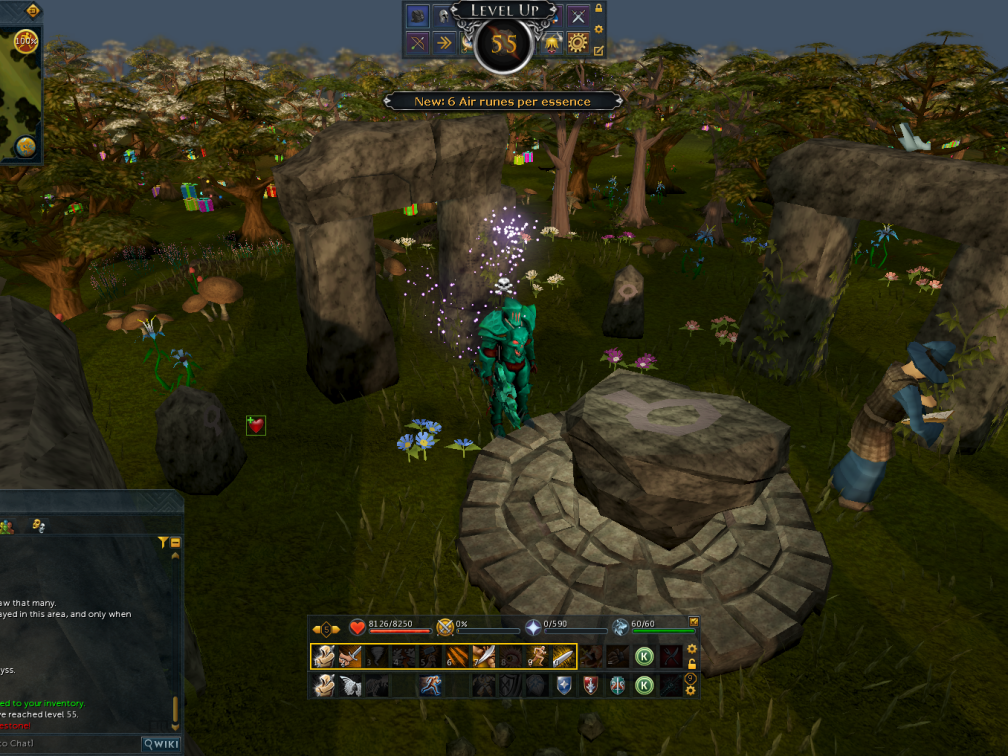Click the green K button on main action bar

click(x=645, y=656)
